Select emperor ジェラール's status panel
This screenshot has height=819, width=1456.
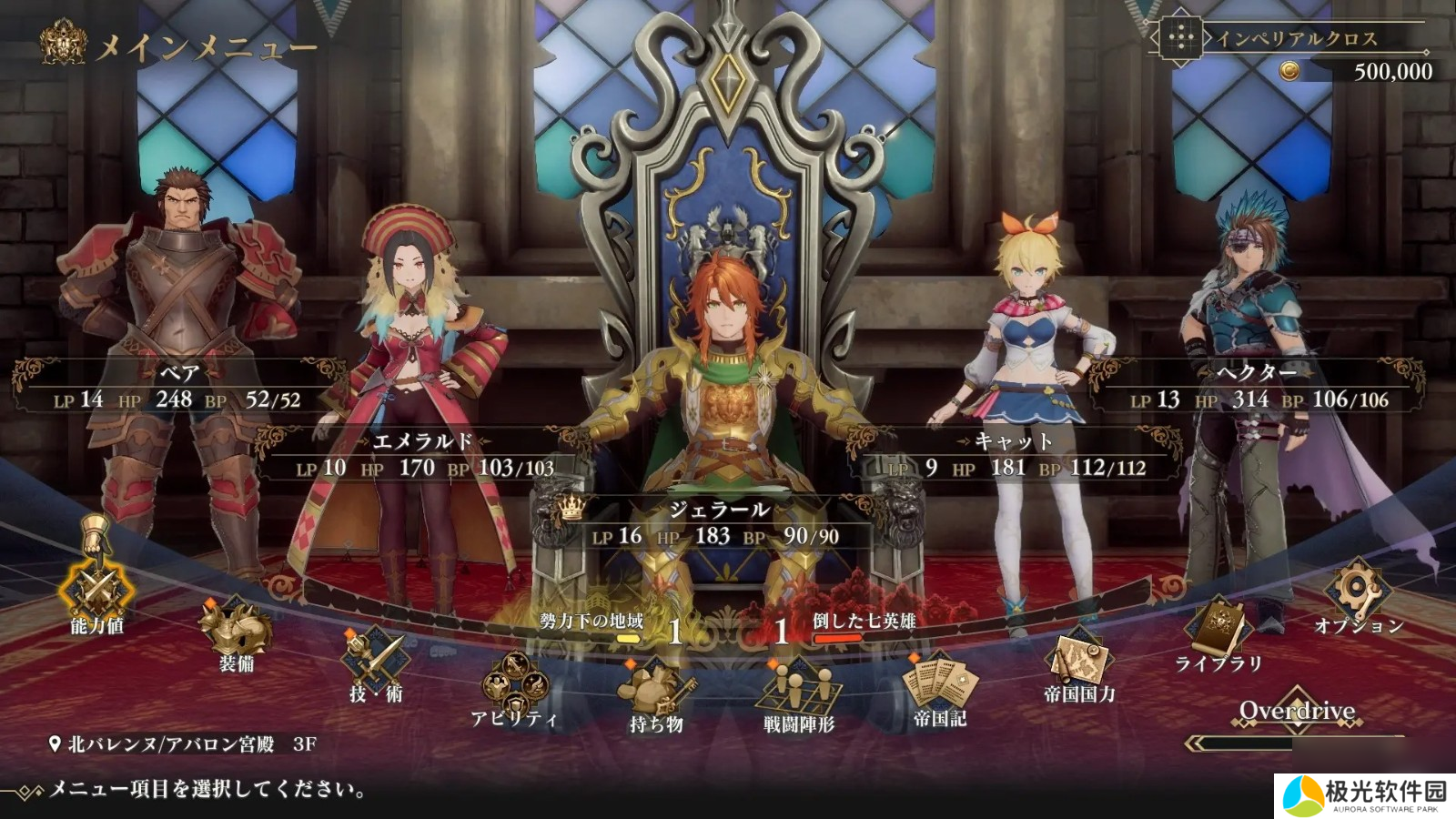tap(717, 523)
